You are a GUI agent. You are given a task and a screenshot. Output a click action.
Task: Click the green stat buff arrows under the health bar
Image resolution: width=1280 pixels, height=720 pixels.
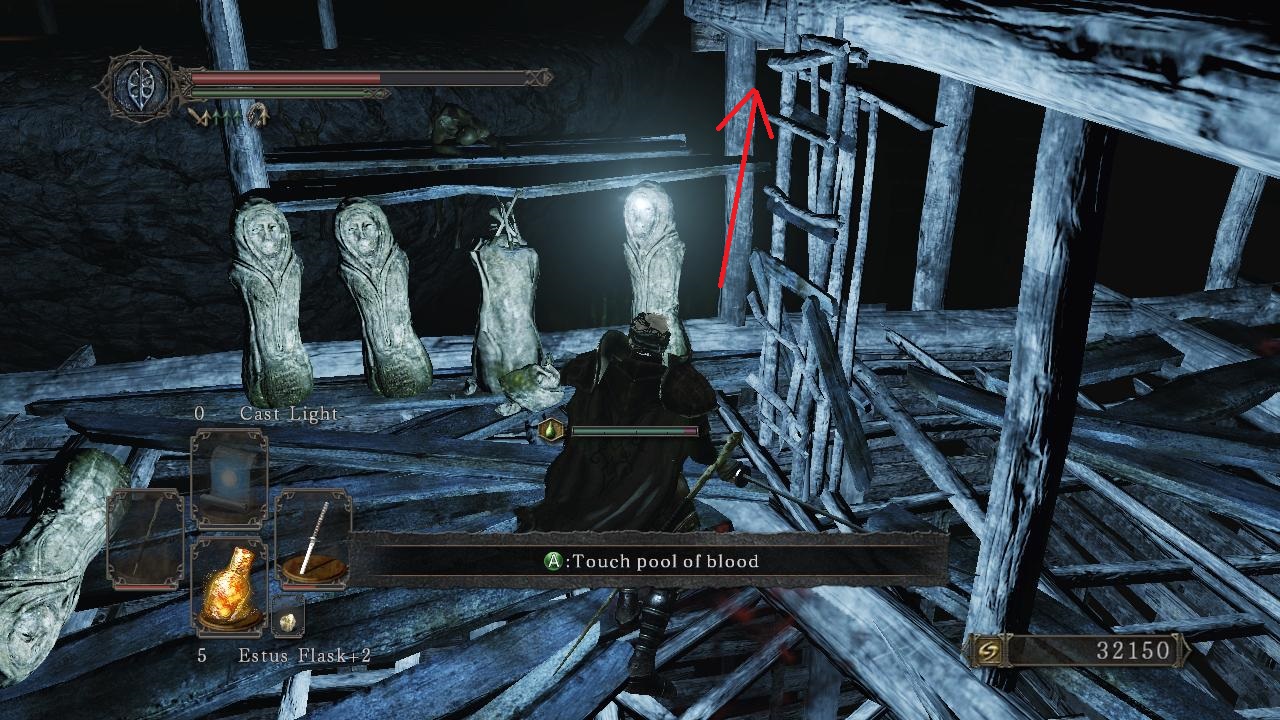228,116
